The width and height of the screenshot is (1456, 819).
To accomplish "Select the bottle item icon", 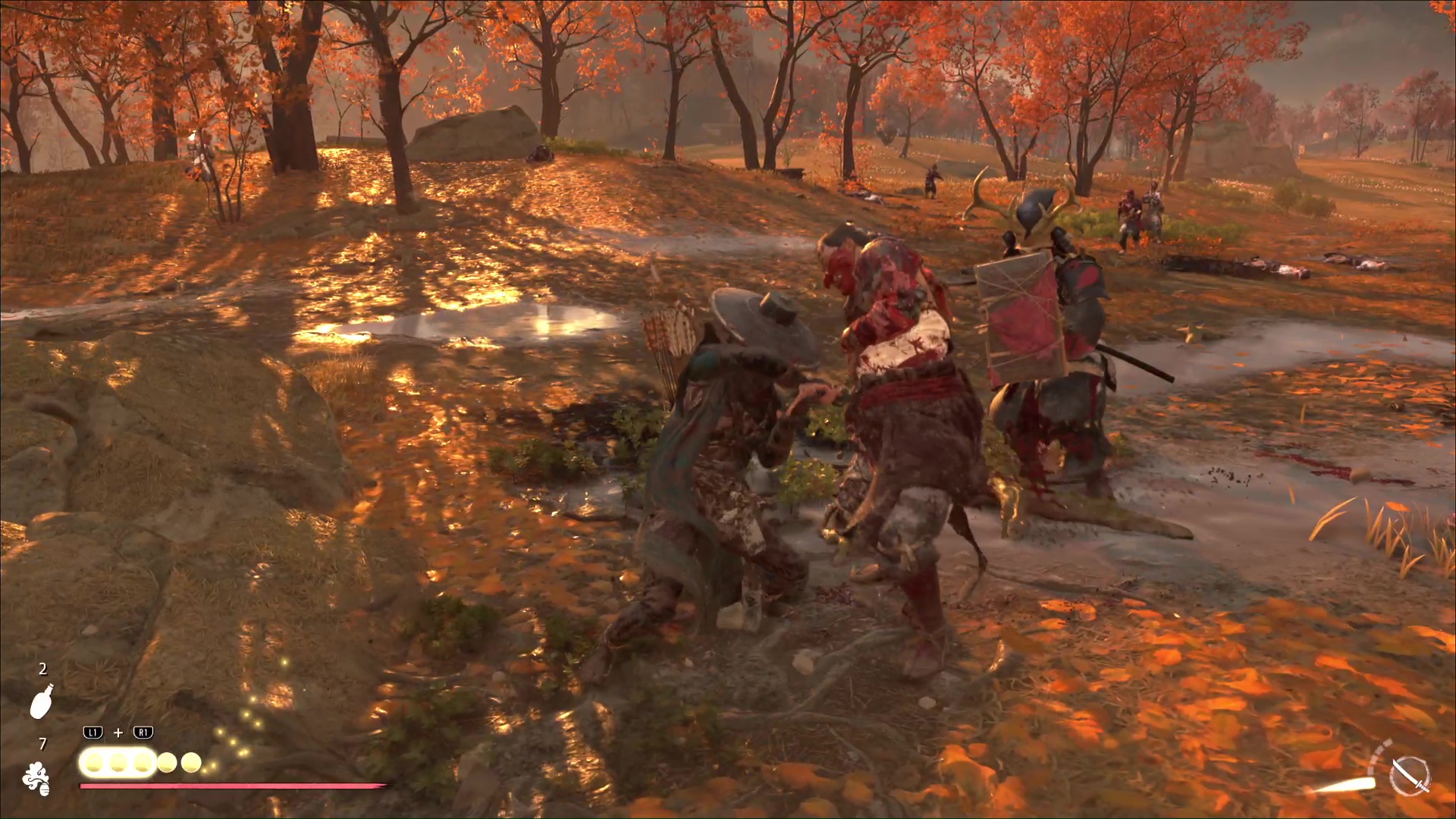I will click(x=42, y=701).
